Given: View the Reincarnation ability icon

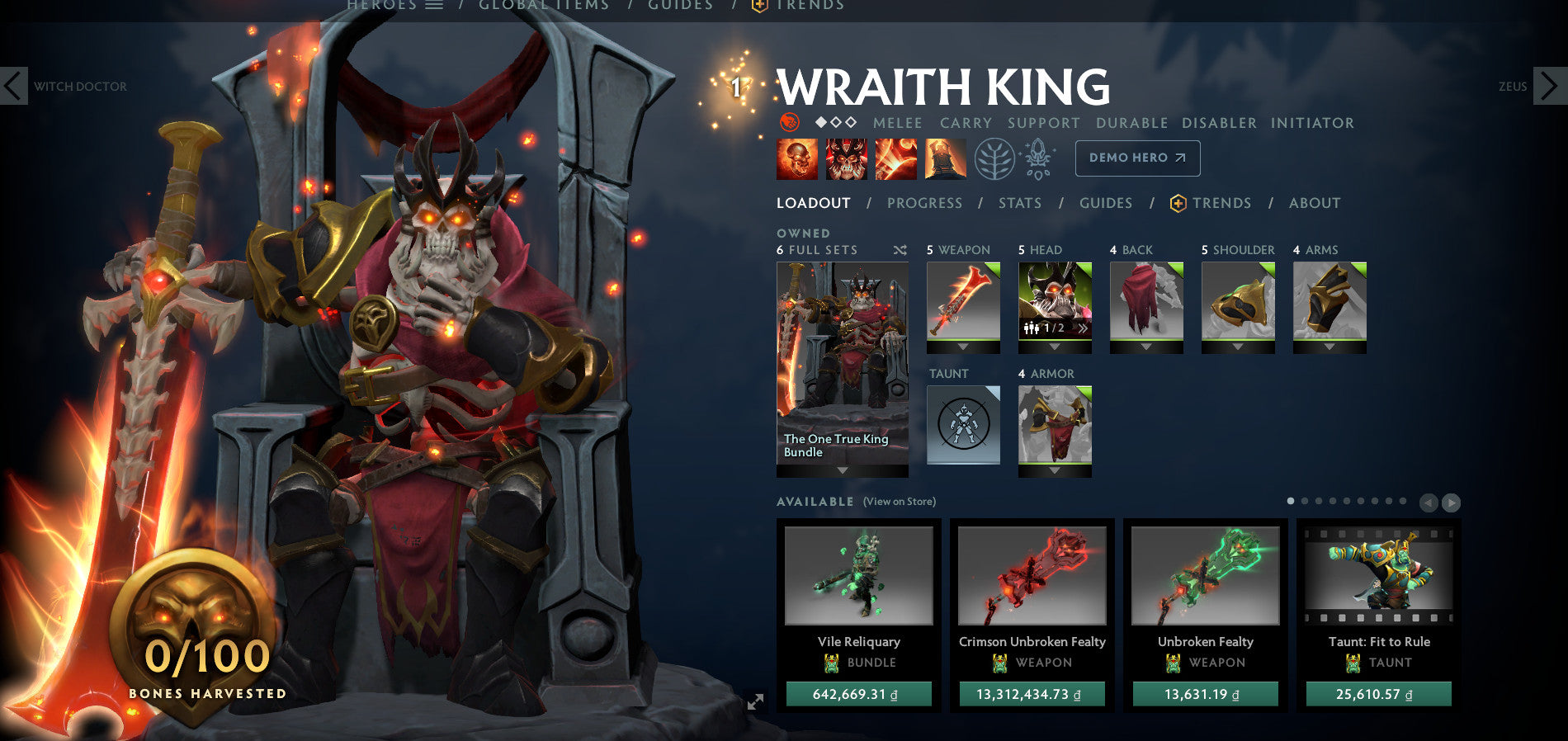Looking at the screenshot, I should (x=945, y=158).
